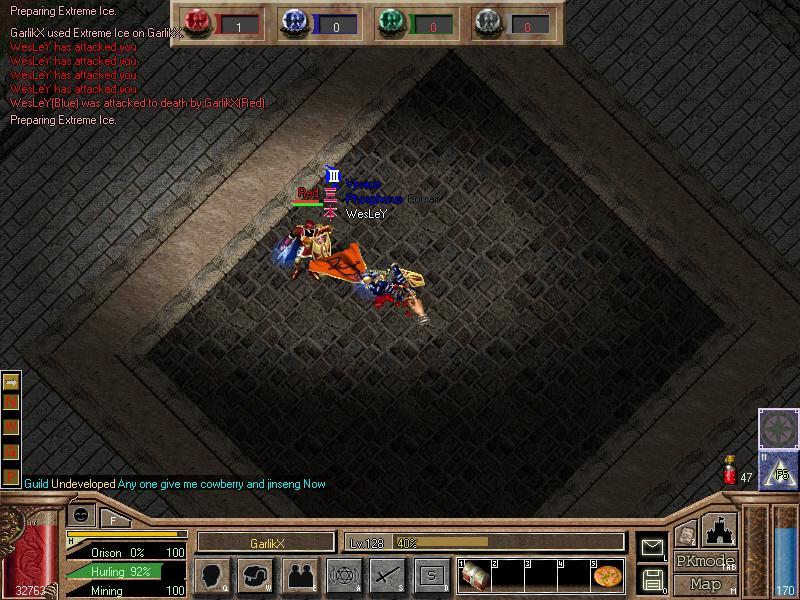Screen dimensions: 800x600
Task: Open the hexagram magic skills button
Action: (343, 575)
